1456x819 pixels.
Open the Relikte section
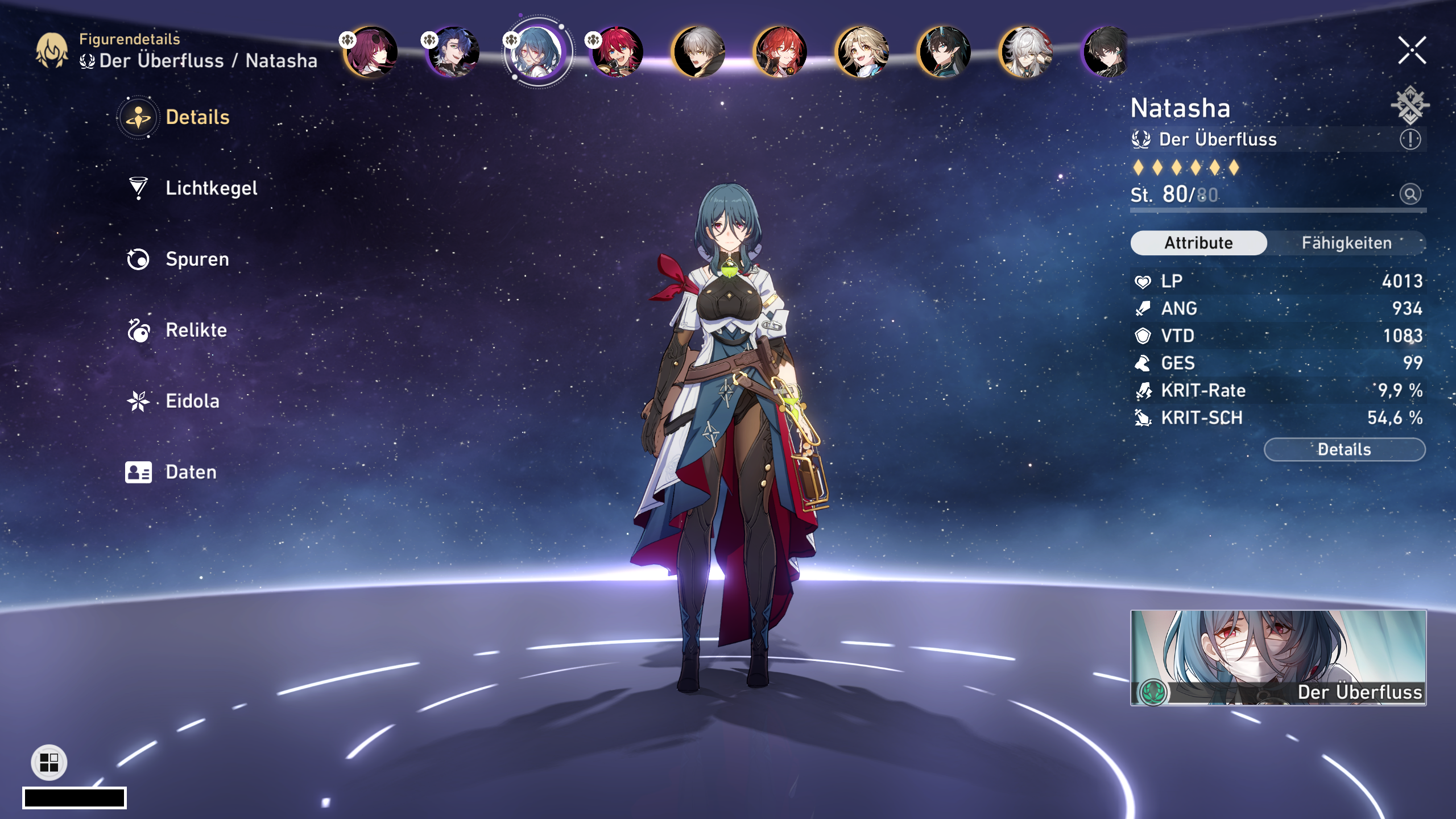(196, 330)
